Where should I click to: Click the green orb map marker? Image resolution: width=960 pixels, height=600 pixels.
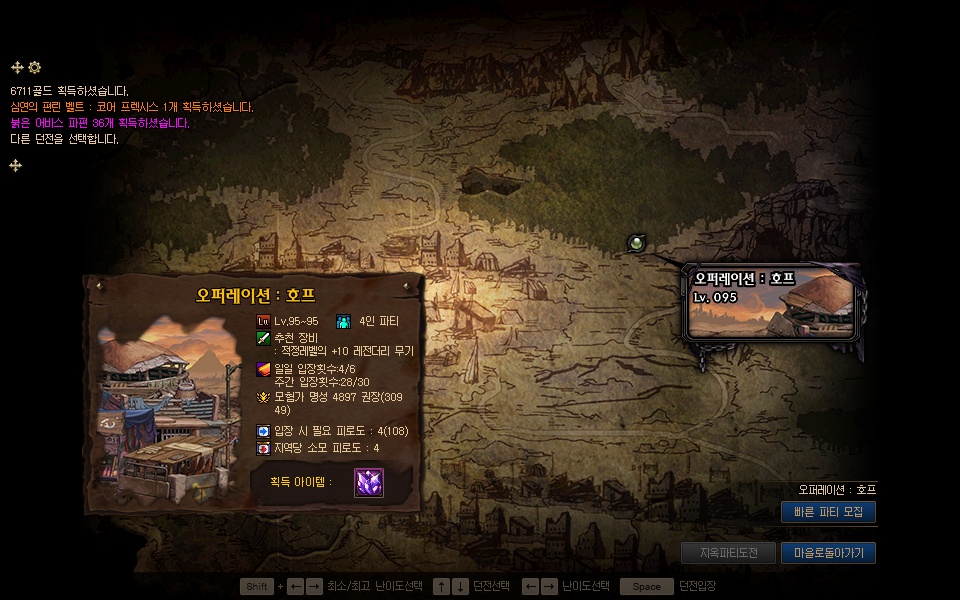[636, 242]
